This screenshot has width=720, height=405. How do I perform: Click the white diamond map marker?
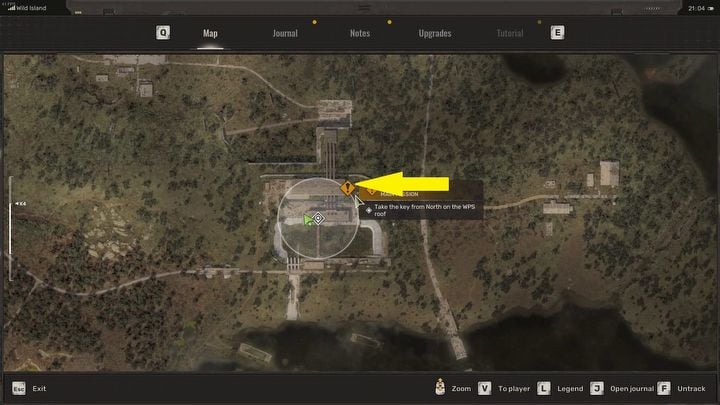pos(319,218)
